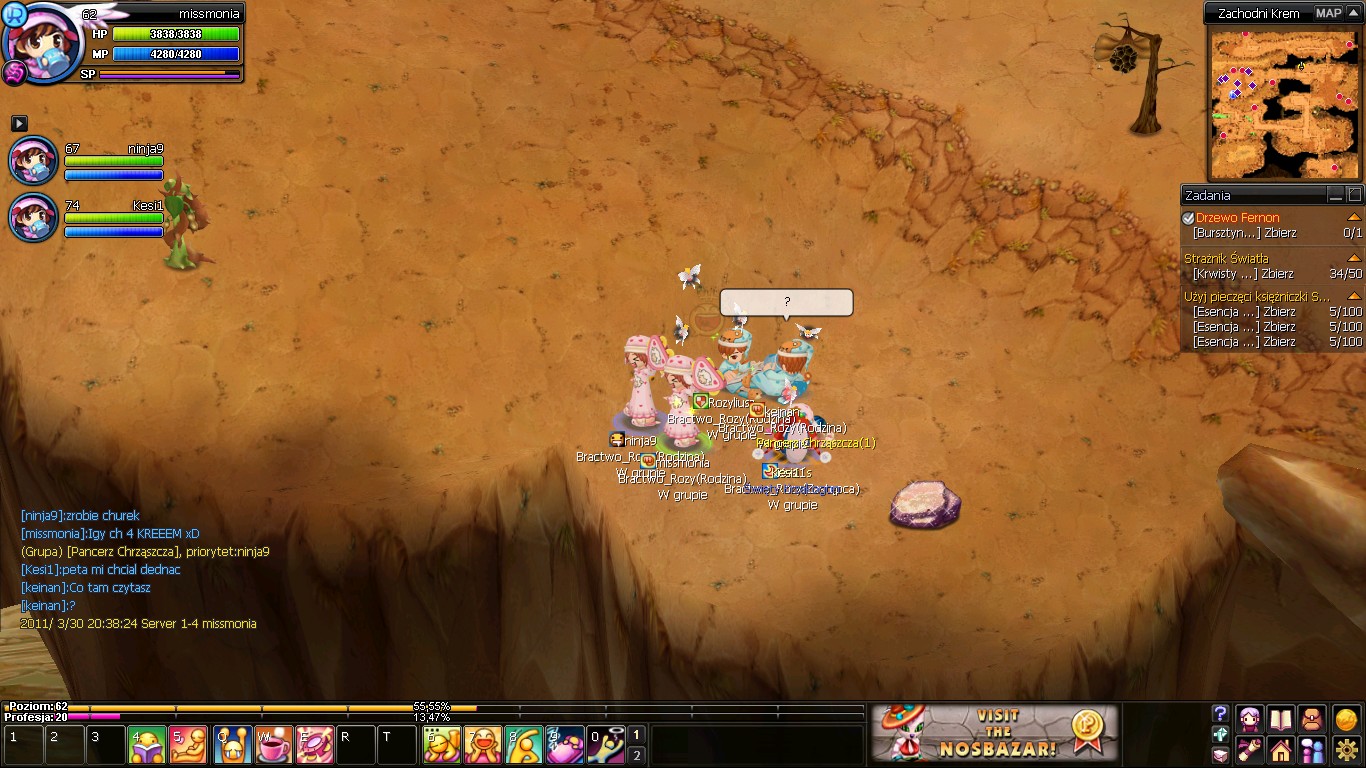Use the laughing face emote in slot 7
The height and width of the screenshot is (768, 1366).
483,745
